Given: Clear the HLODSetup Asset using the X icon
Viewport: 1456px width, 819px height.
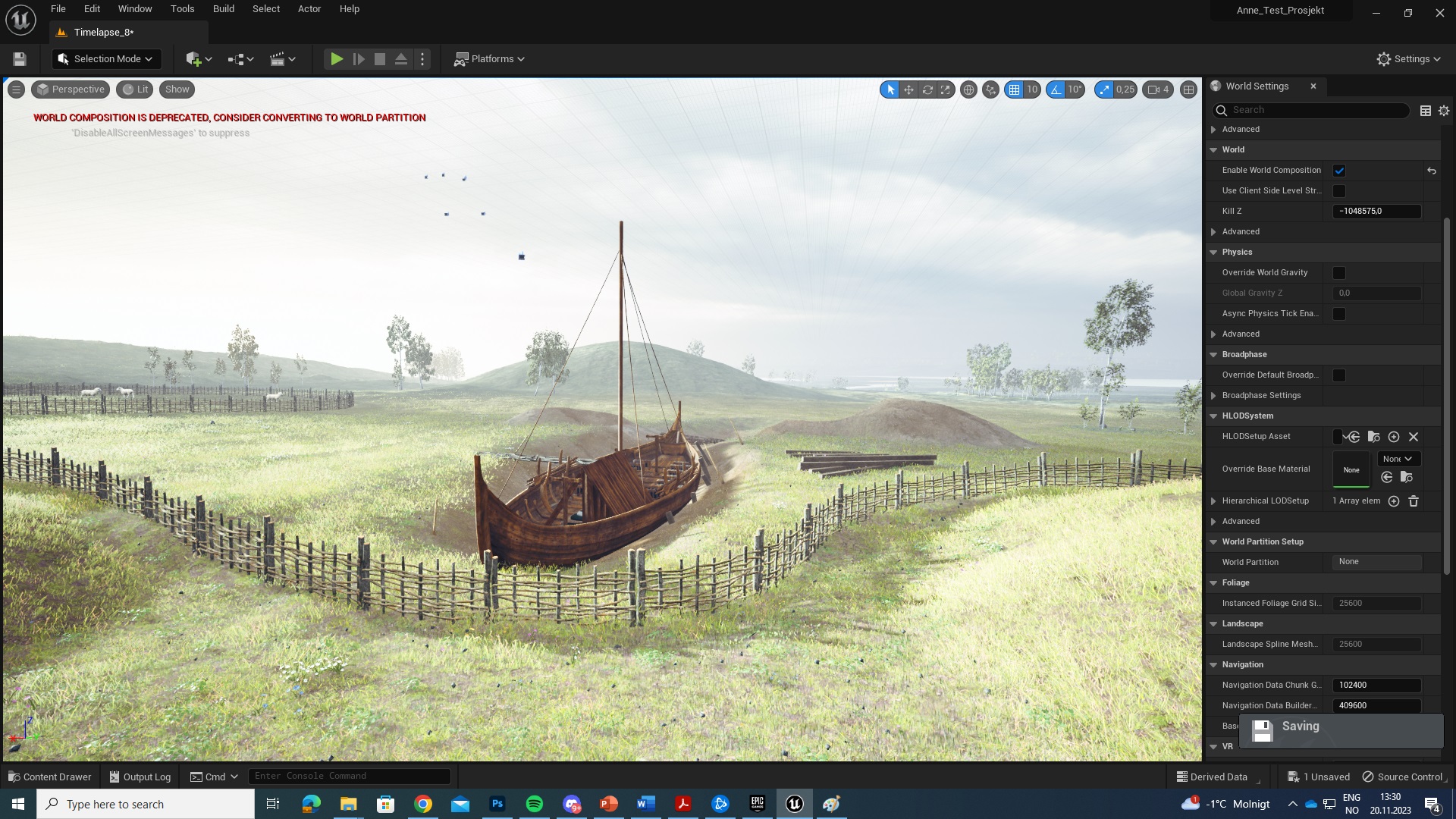Looking at the screenshot, I should point(1413,437).
